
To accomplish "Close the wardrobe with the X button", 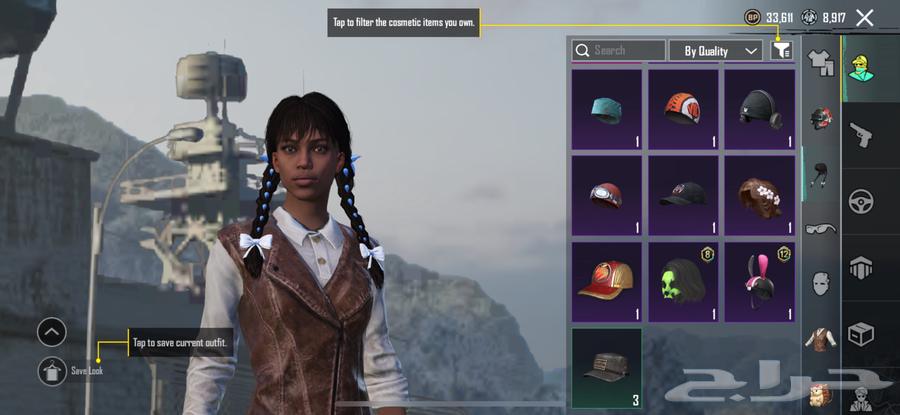I will pos(865,17).
